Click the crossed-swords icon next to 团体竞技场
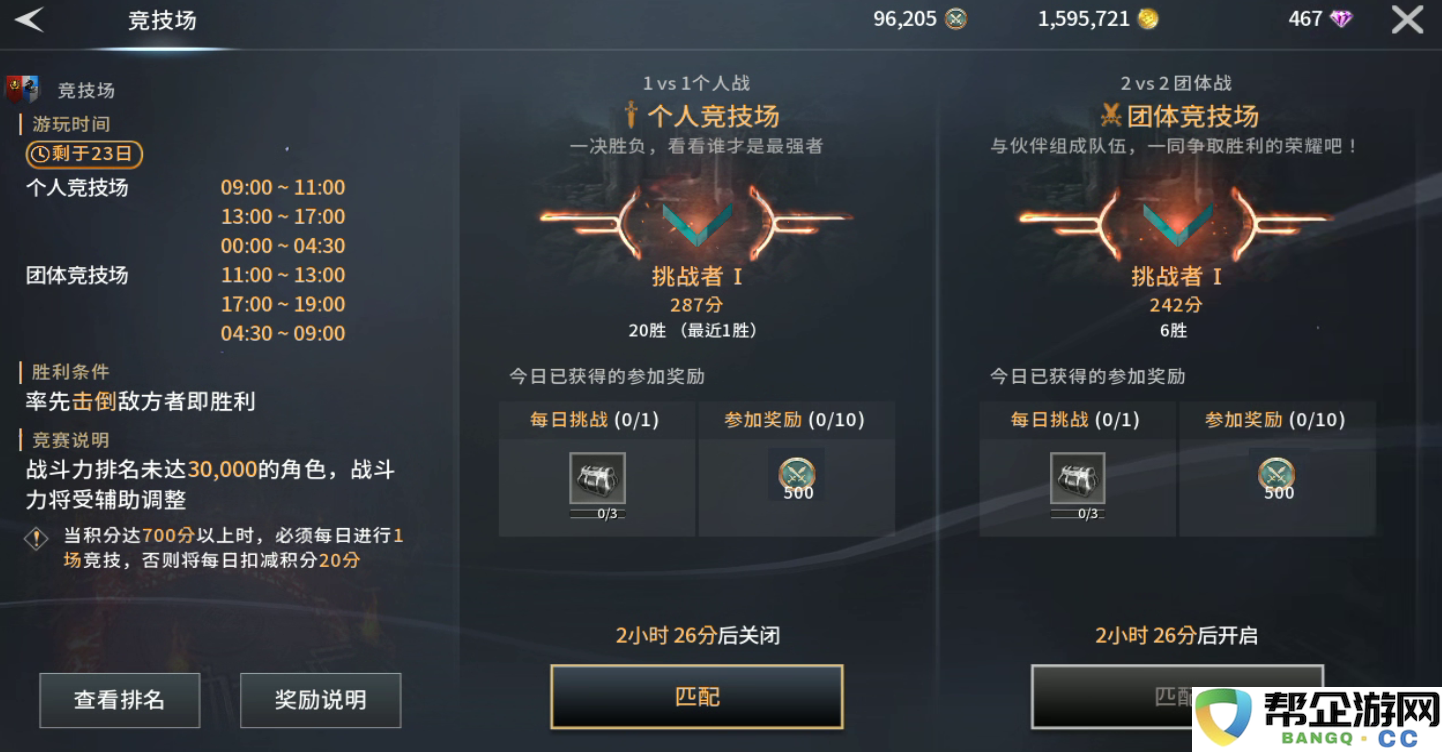This screenshot has height=752, width=1442. coord(1111,114)
